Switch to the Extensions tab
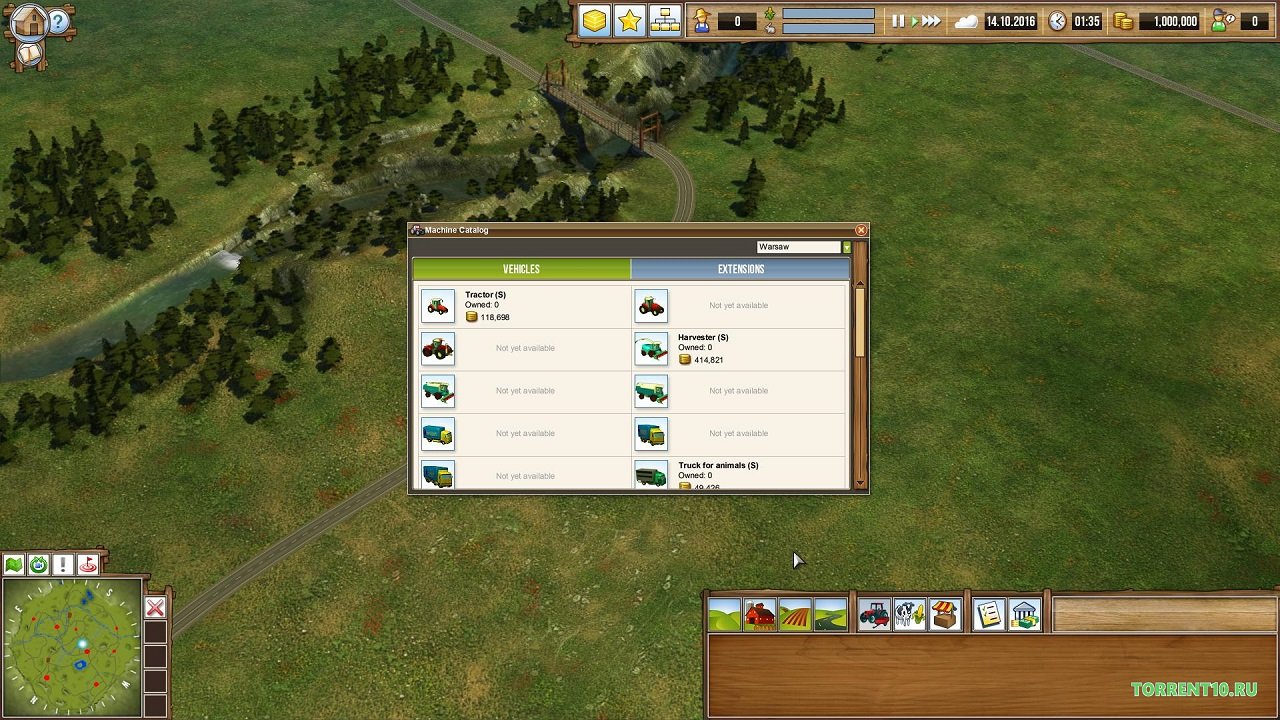 pos(740,269)
